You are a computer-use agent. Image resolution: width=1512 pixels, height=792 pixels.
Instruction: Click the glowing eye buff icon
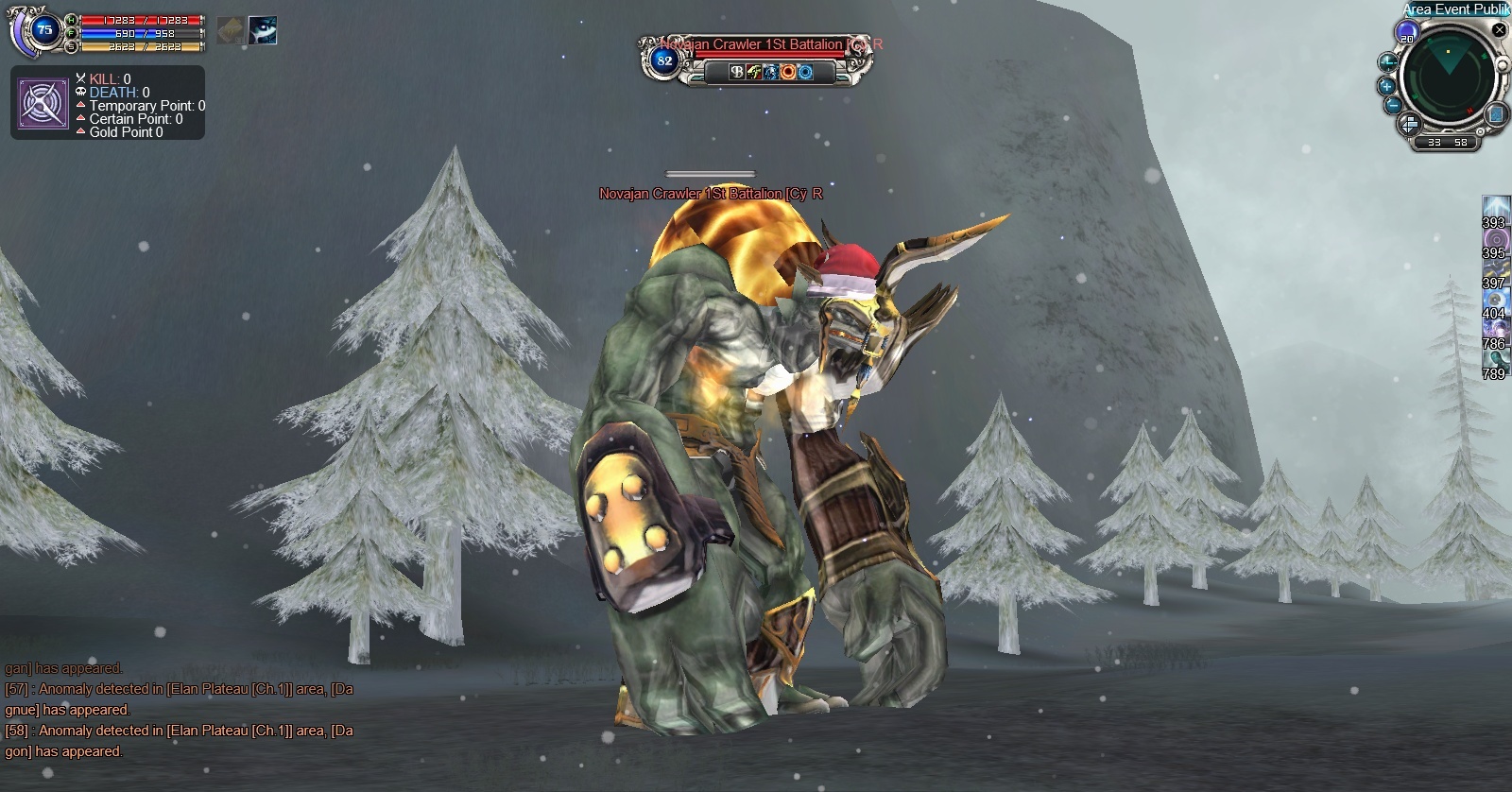coord(263,31)
